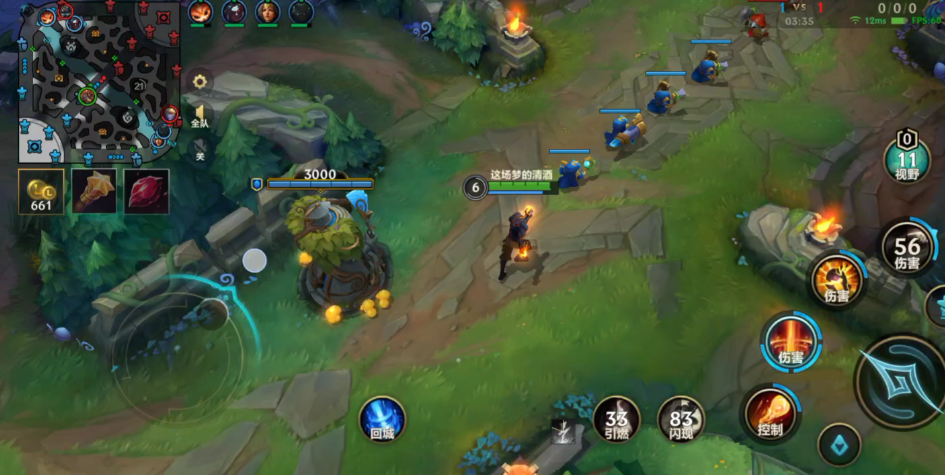Trigger the 伤害 ability with orange figure icon
The height and width of the screenshot is (475, 945).
[x=836, y=279]
